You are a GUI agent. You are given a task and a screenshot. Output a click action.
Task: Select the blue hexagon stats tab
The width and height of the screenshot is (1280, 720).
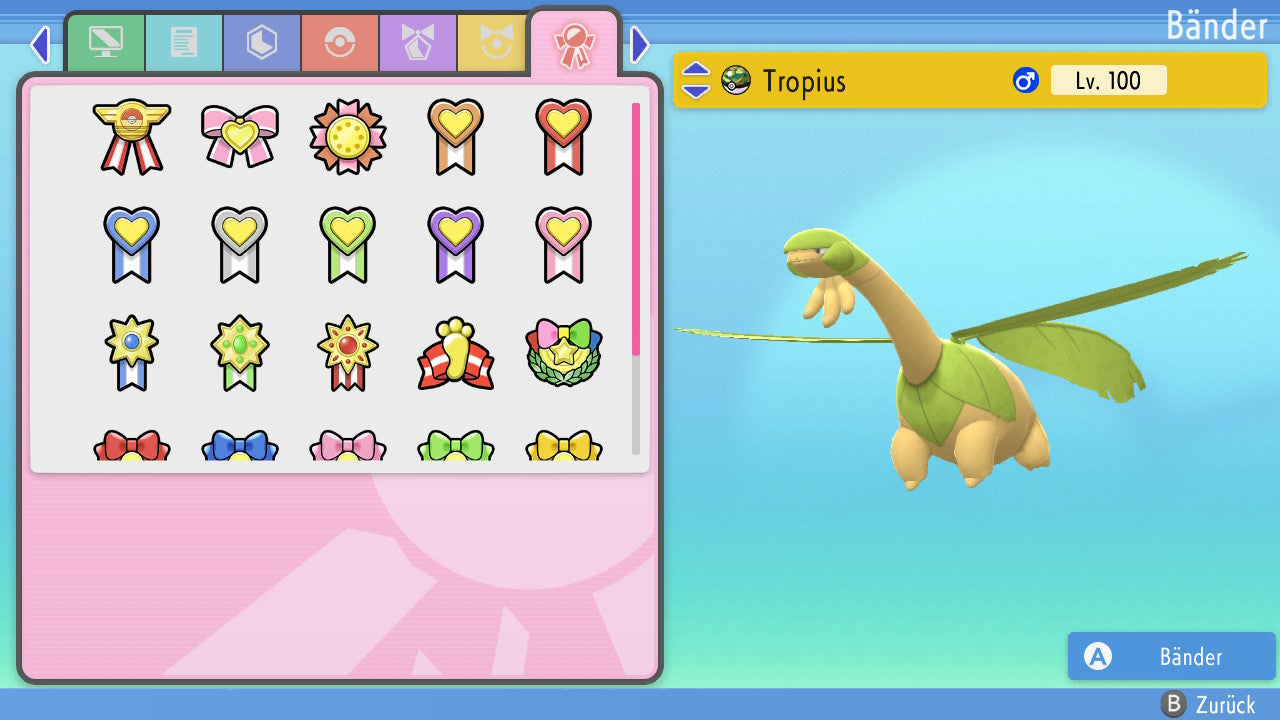(261, 42)
